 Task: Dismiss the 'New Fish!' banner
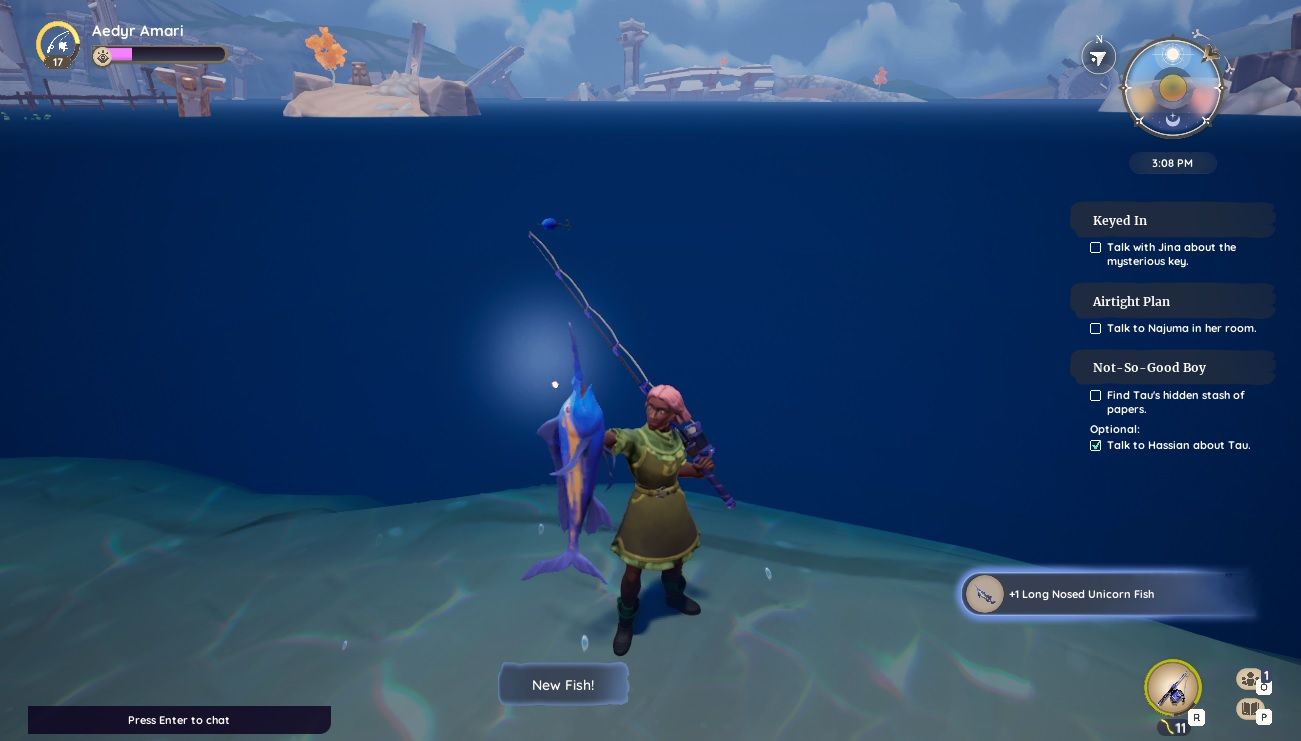coord(563,685)
